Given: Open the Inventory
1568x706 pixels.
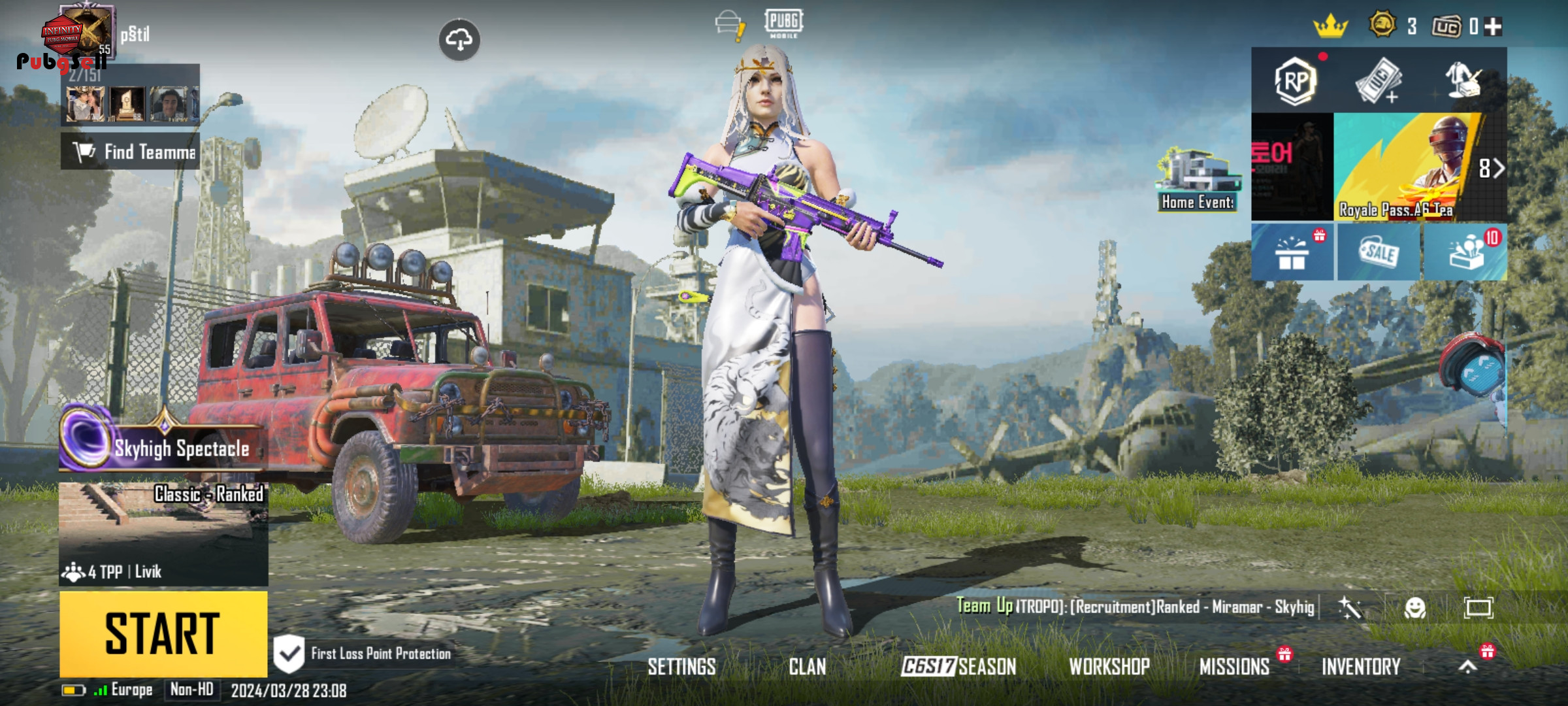Looking at the screenshot, I should click(x=1361, y=667).
